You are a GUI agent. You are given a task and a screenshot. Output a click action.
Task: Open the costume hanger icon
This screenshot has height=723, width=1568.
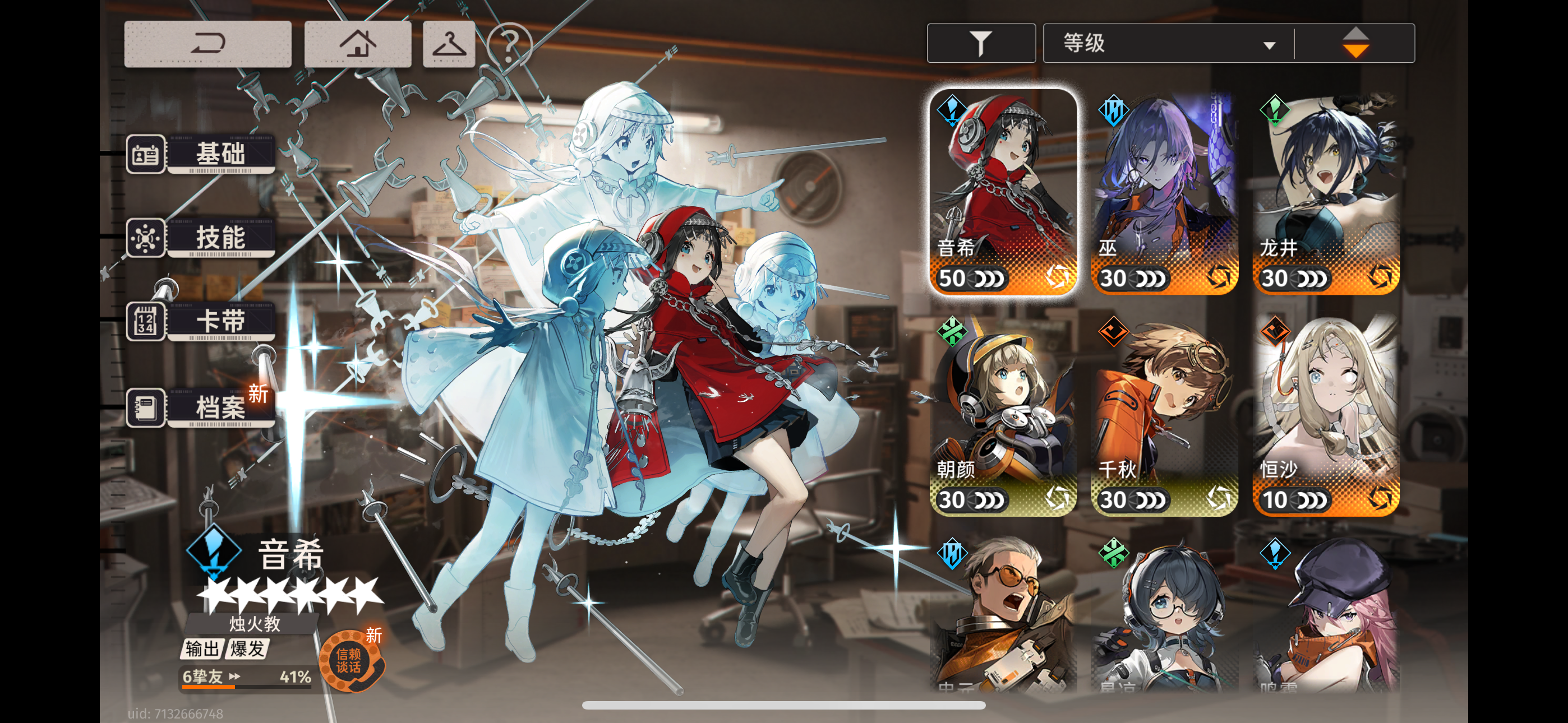point(449,43)
